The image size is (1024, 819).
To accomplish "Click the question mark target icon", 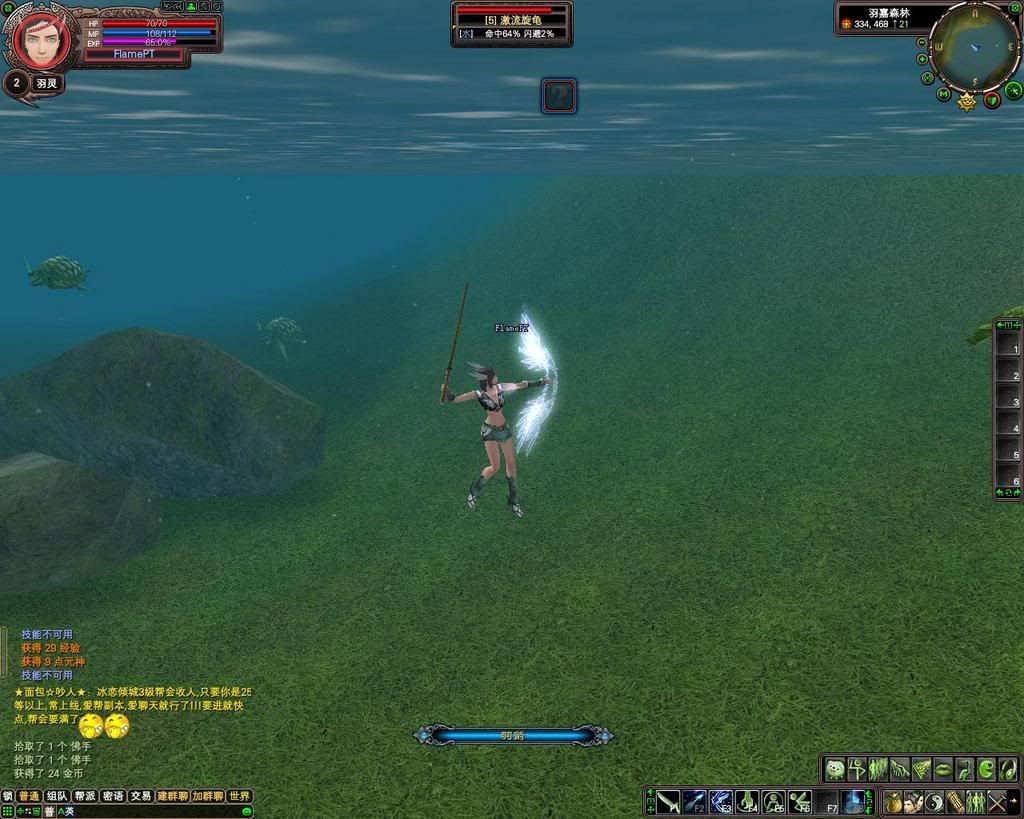I will coord(559,96).
